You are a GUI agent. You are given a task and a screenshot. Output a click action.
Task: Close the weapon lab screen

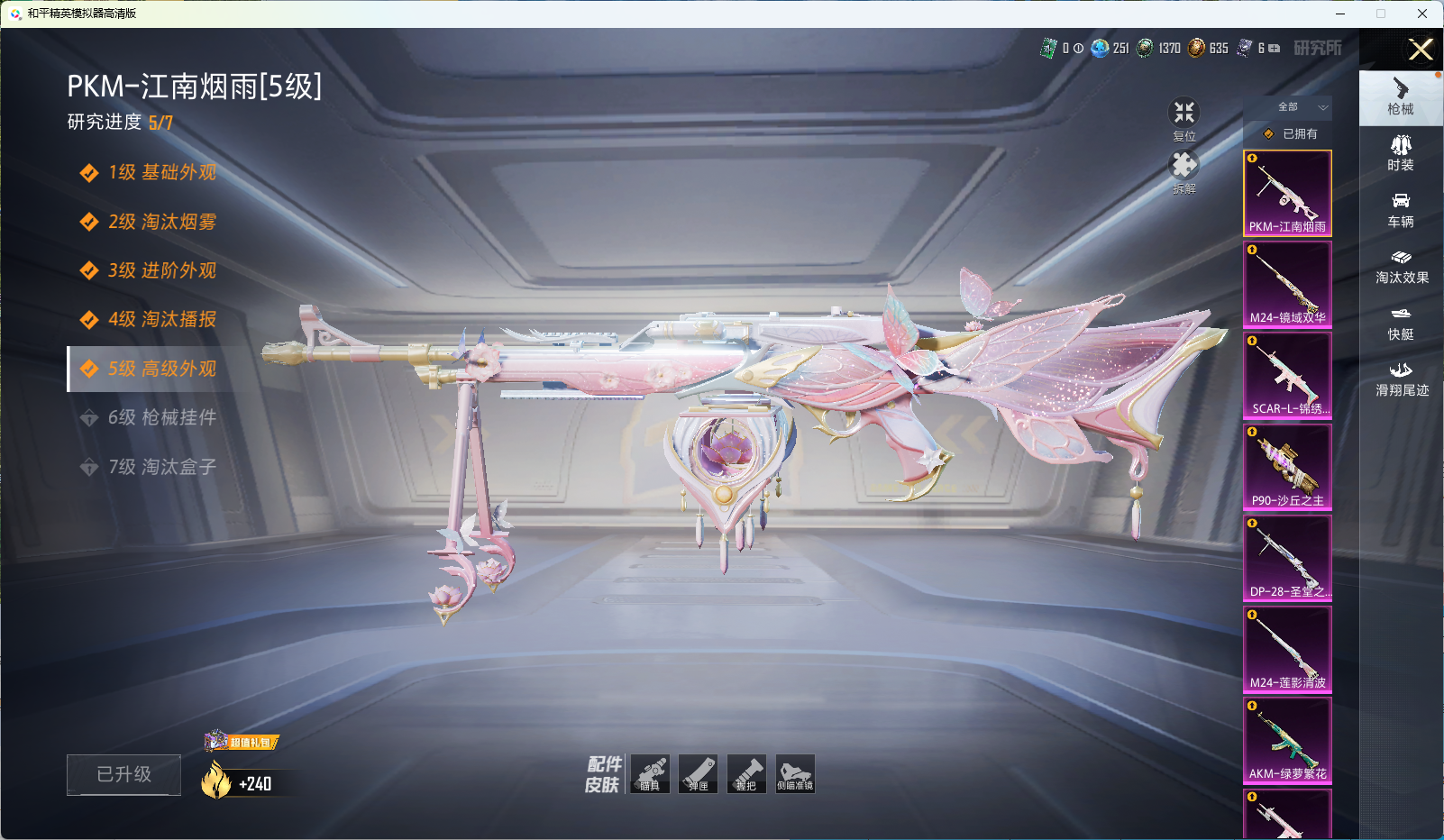(1421, 50)
